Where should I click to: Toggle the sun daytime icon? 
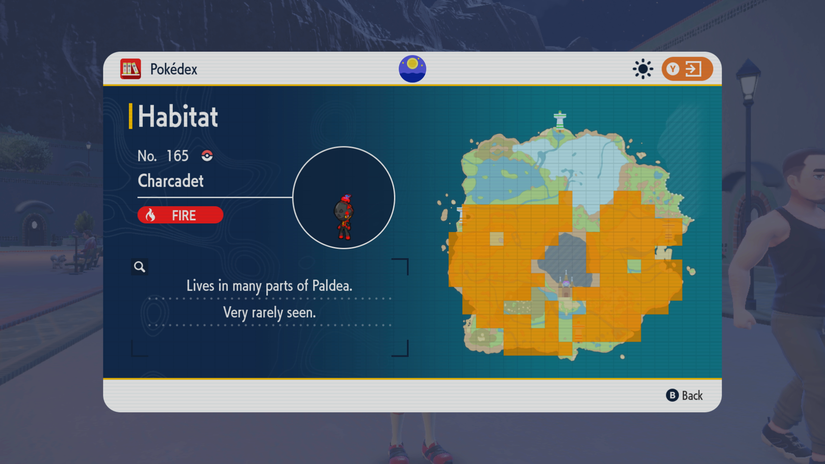(643, 69)
